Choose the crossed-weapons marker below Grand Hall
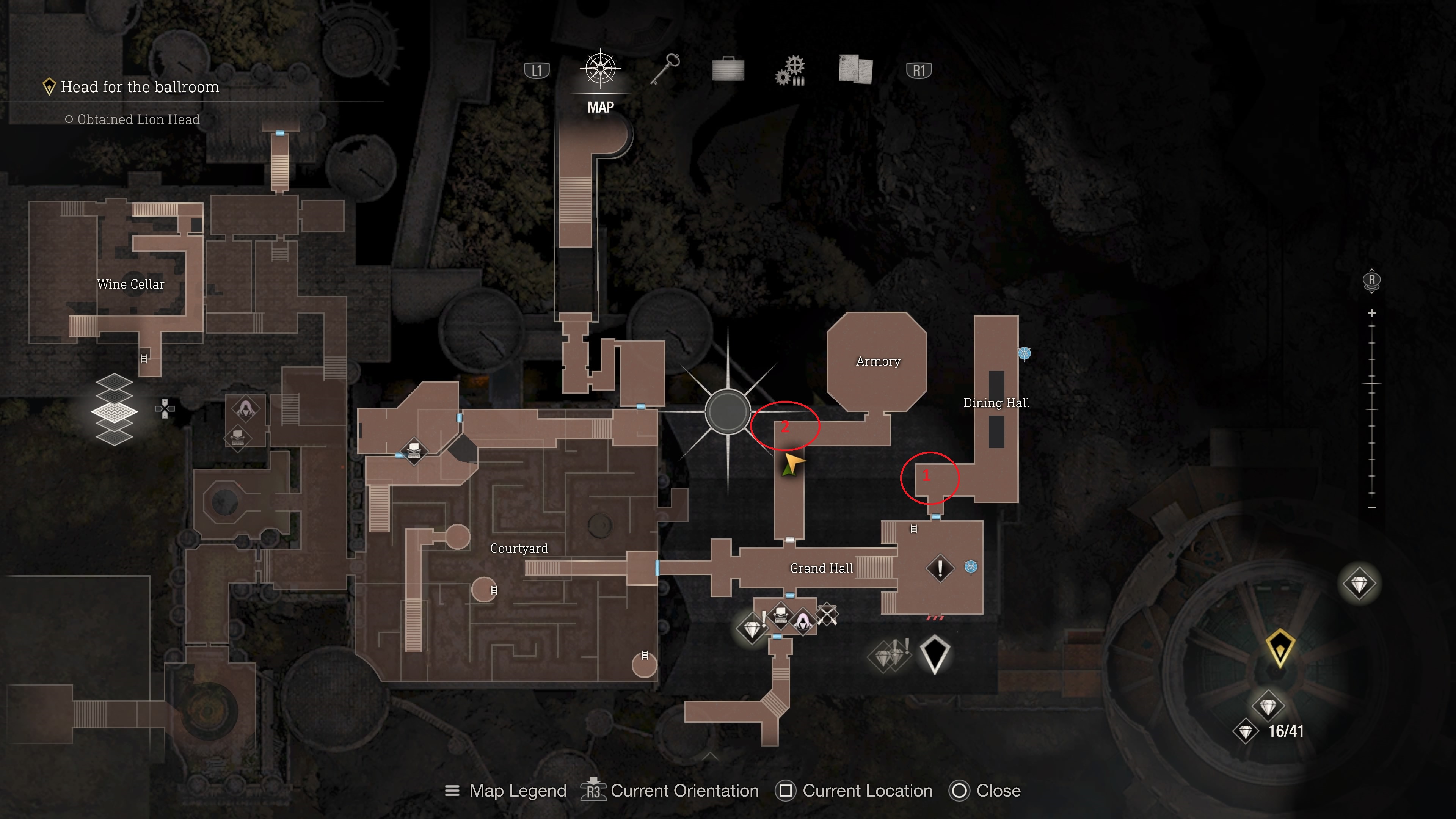 (827, 615)
